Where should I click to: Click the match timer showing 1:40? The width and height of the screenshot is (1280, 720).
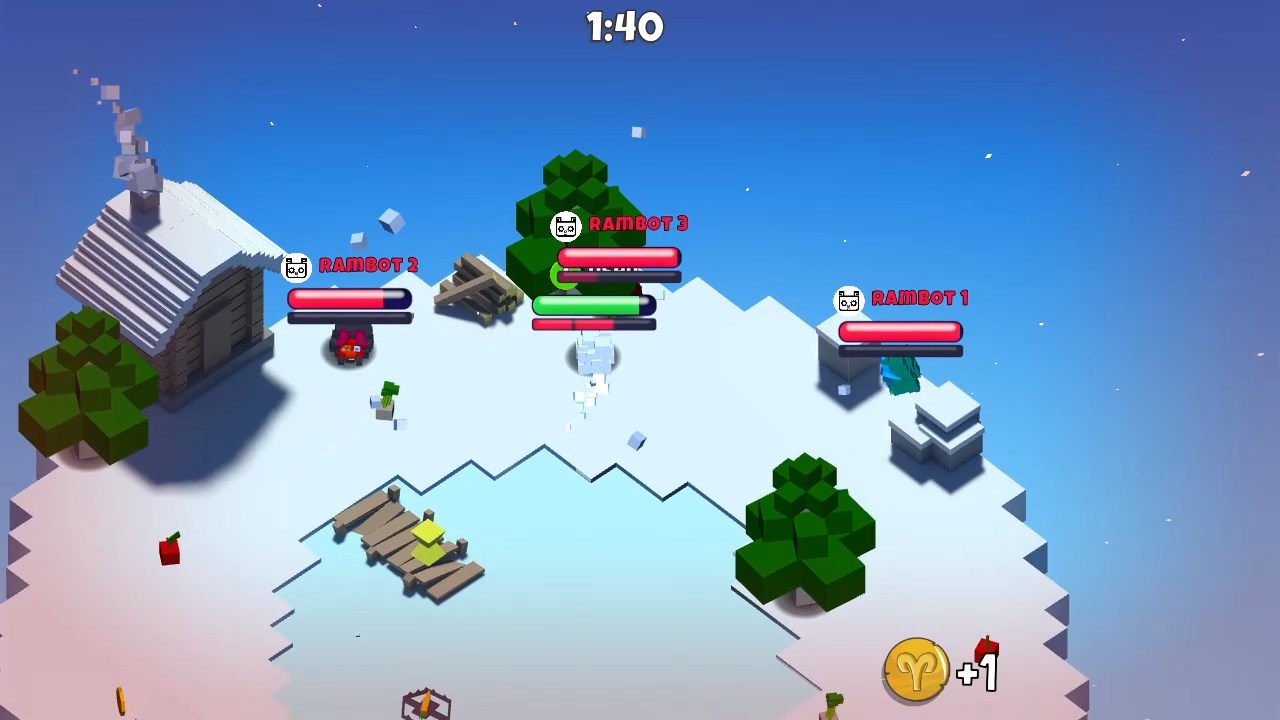[x=626, y=27]
